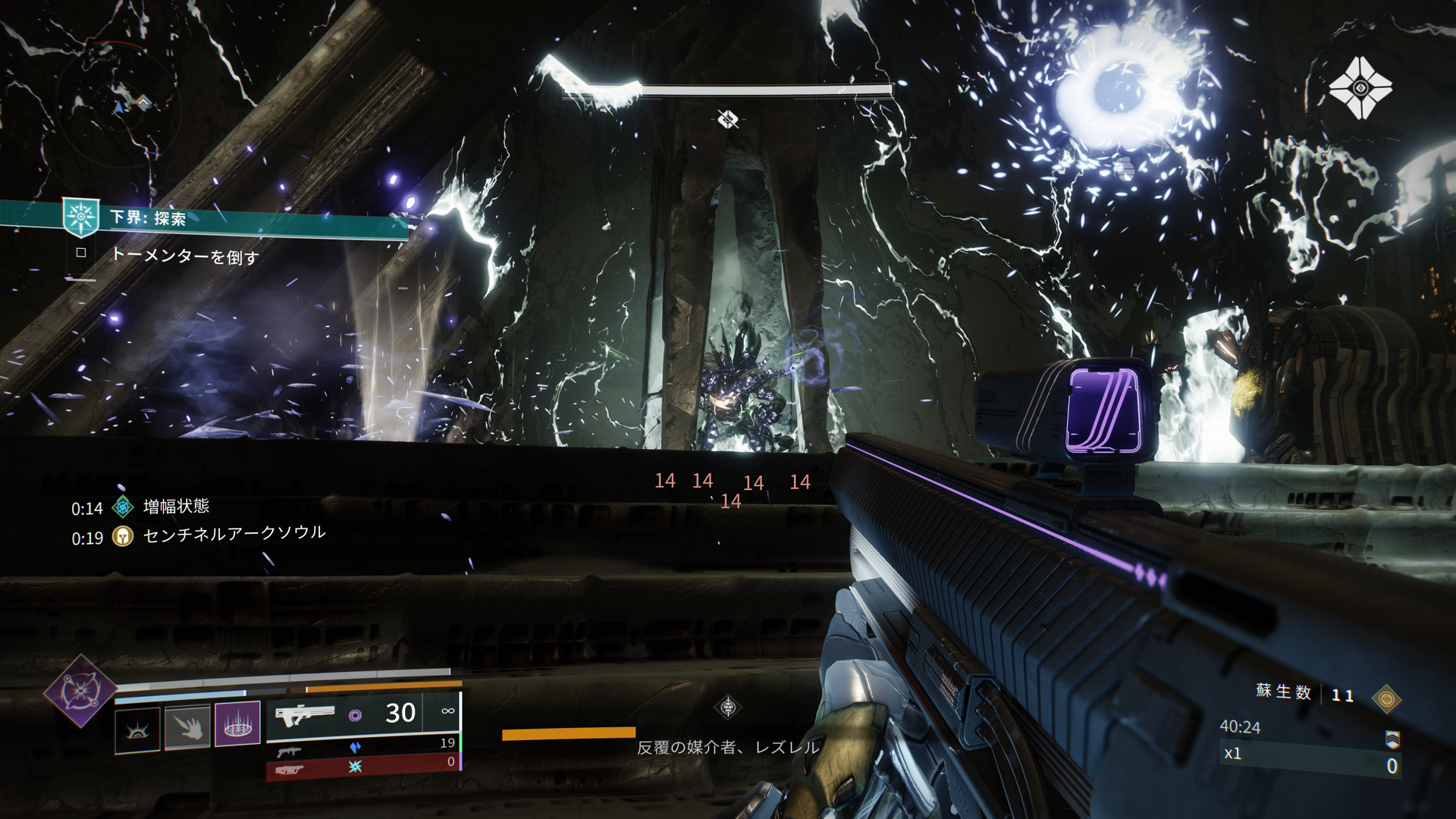
Task: Use the hand melee ability icon
Action: pos(187,727)
